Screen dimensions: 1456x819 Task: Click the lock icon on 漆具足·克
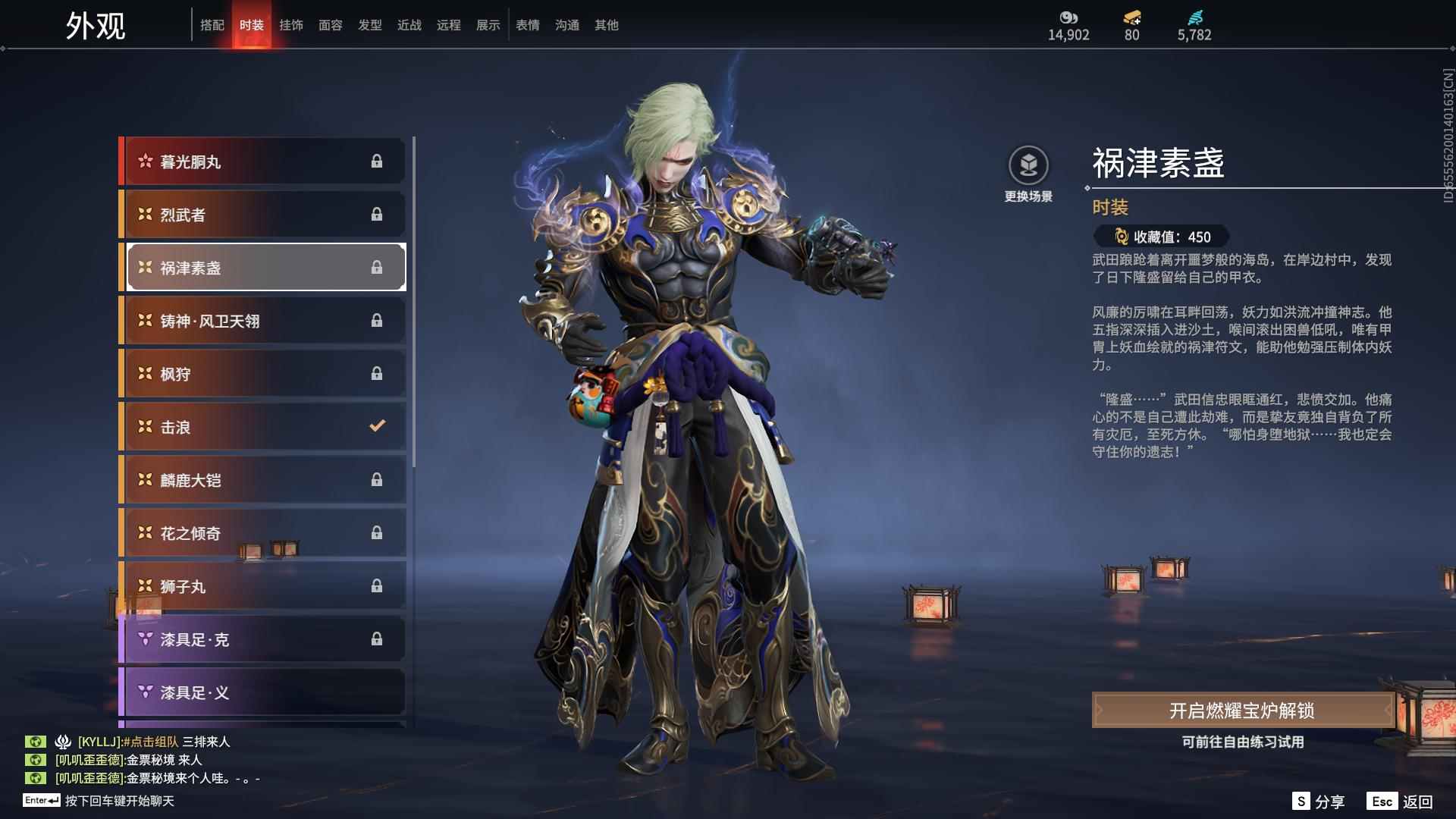coord(377,639)
